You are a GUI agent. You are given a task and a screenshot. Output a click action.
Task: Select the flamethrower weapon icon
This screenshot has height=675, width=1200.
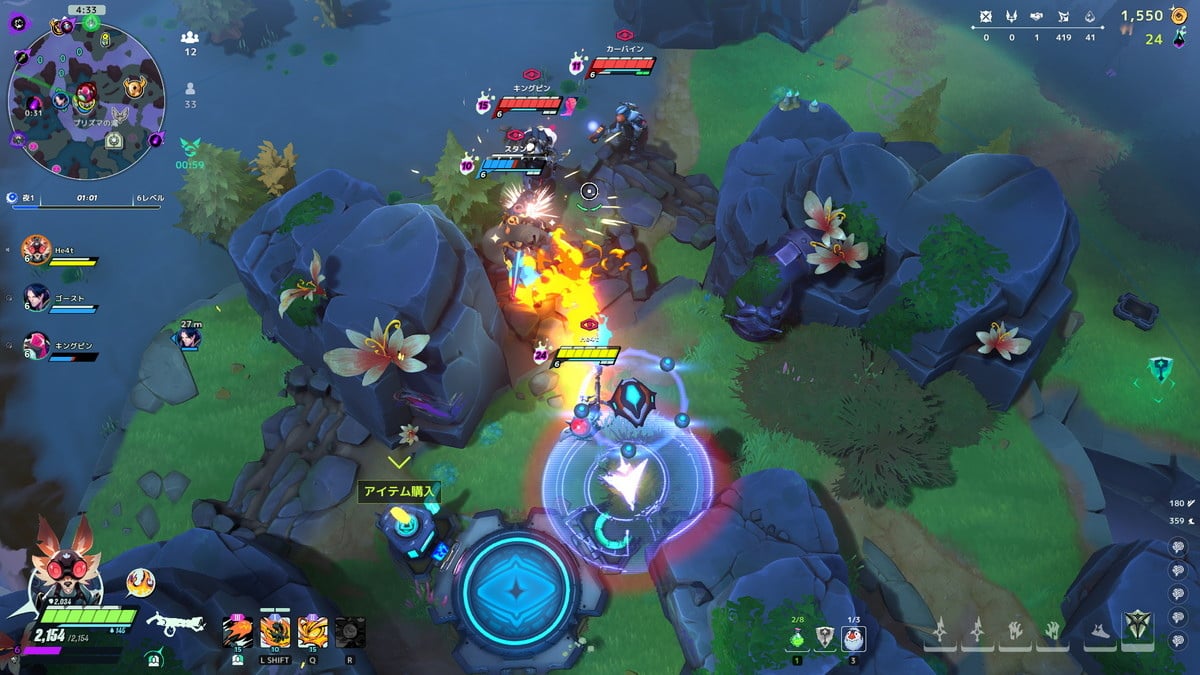(175, 624)
